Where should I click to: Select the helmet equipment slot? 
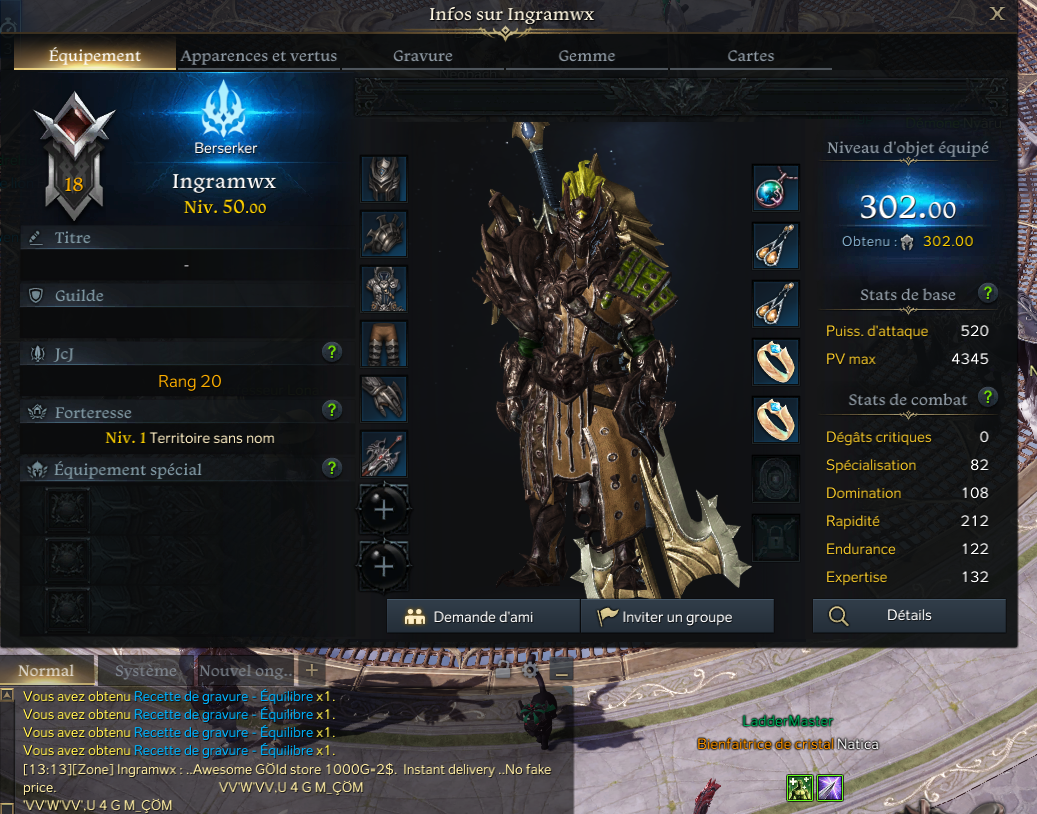coord(384,180)
